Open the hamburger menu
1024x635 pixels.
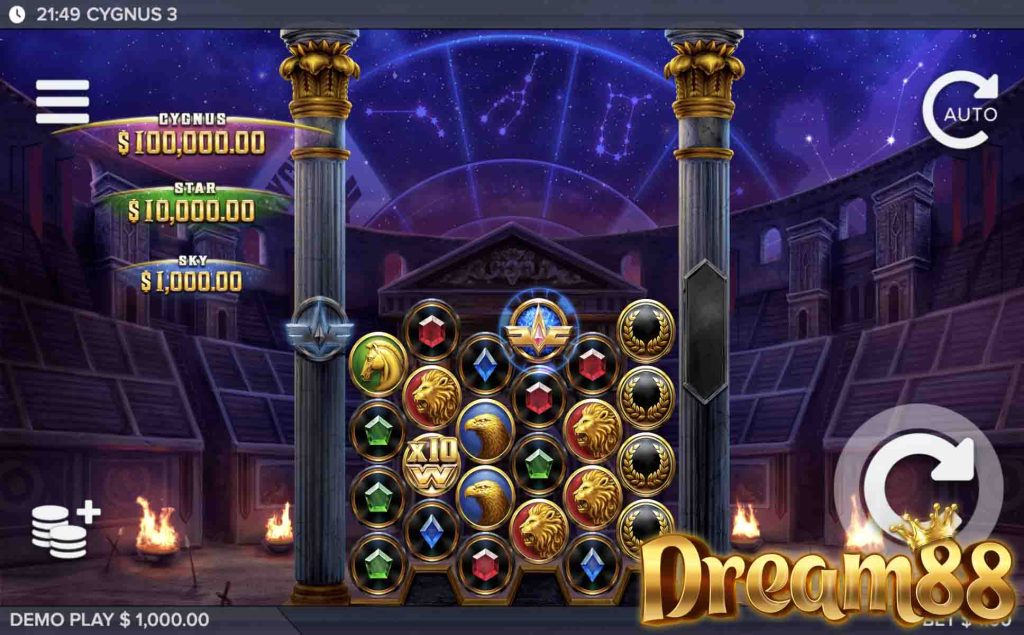point(62,101)
